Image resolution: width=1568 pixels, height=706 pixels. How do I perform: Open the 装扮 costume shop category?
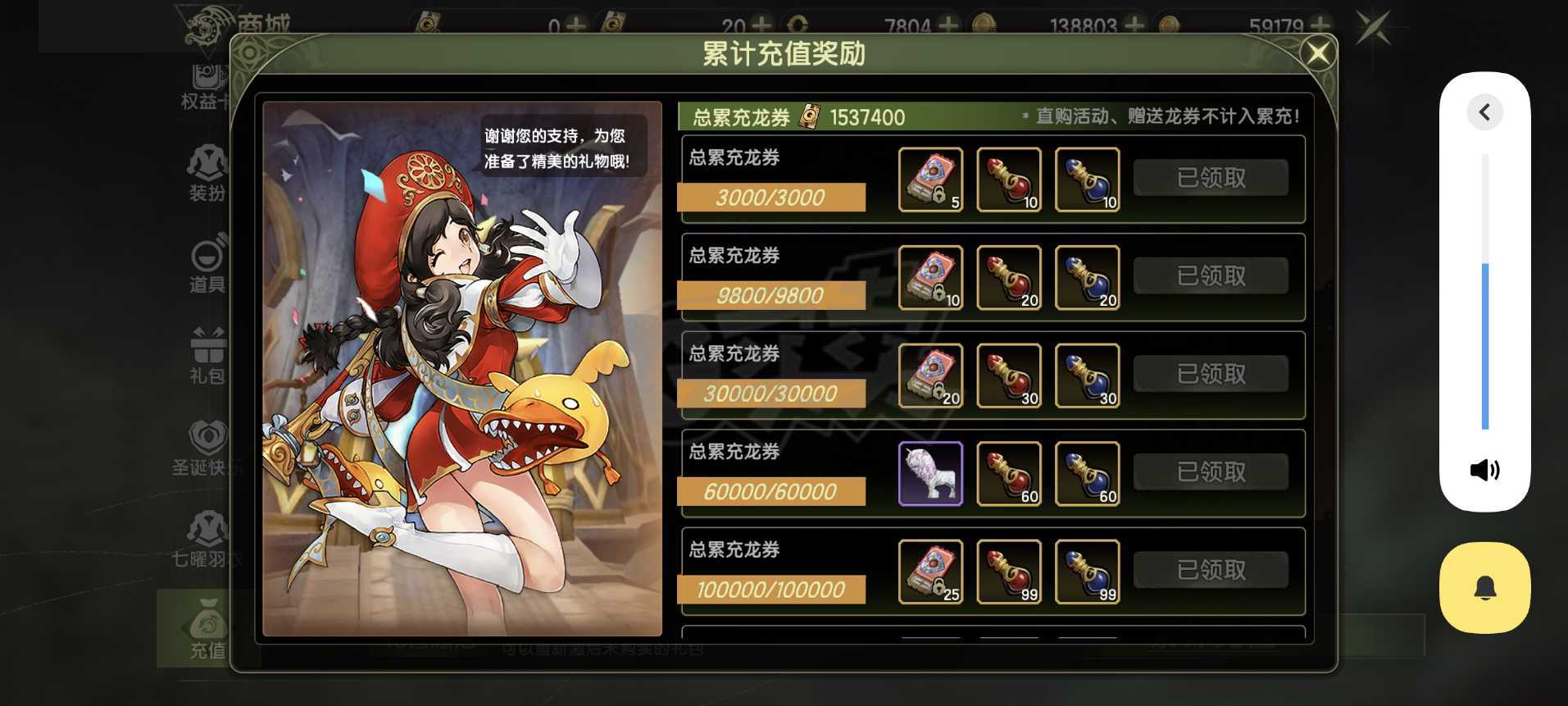point(207,173)
